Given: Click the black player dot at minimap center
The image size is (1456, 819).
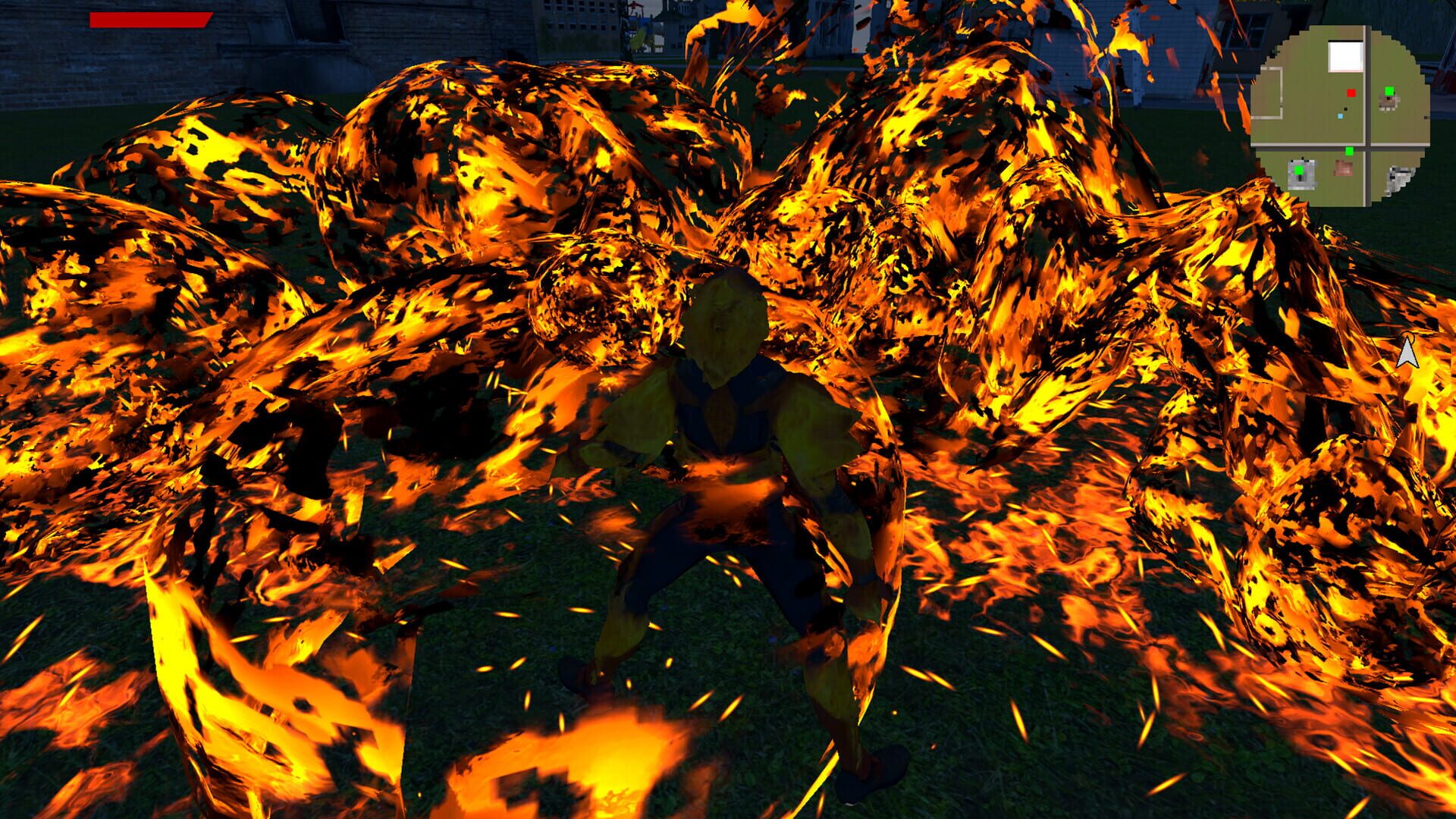Looking at the screenshot, I should tap(1345, 108).
